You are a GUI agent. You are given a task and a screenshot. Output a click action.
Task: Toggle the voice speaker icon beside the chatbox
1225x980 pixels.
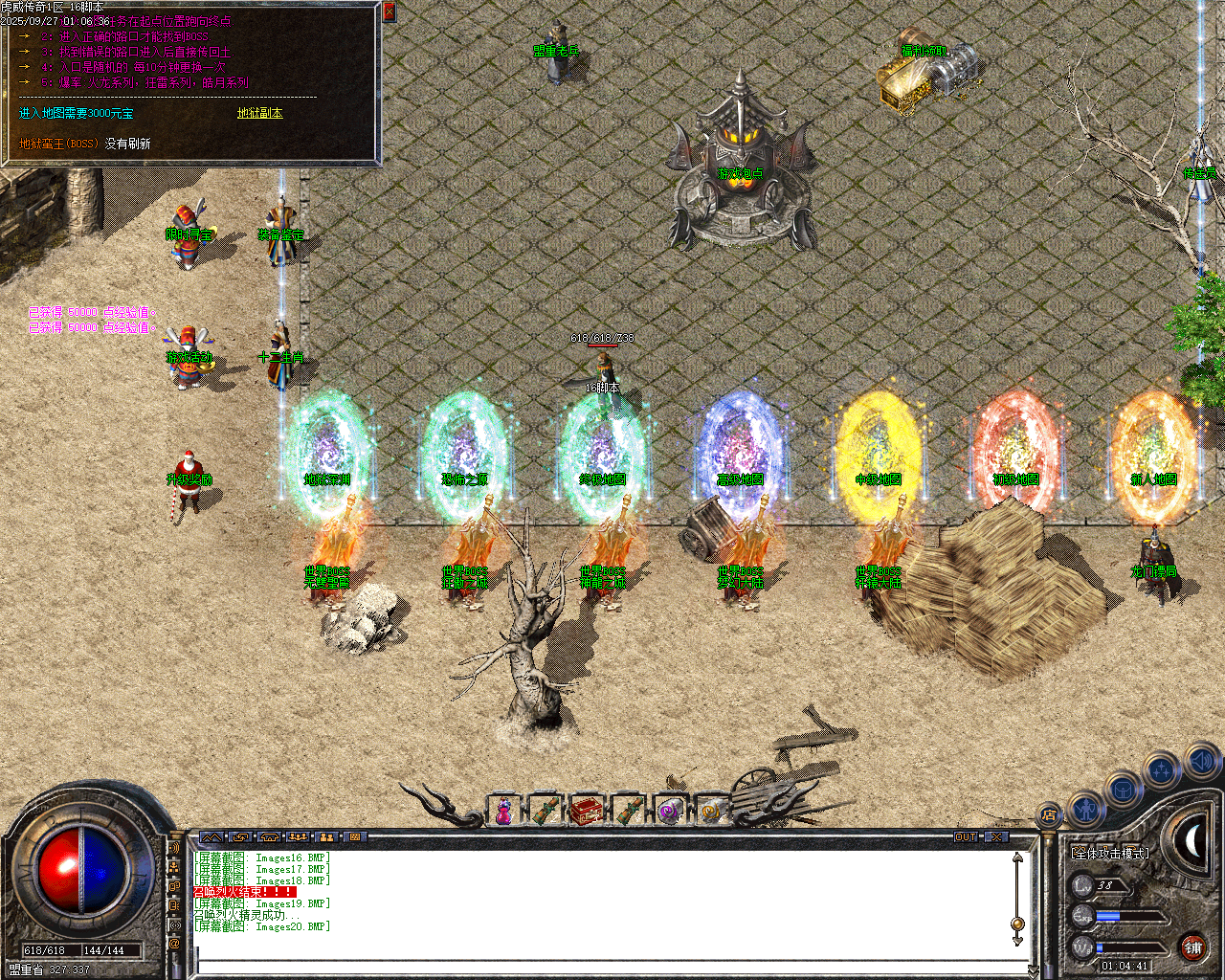pos(174,847)
